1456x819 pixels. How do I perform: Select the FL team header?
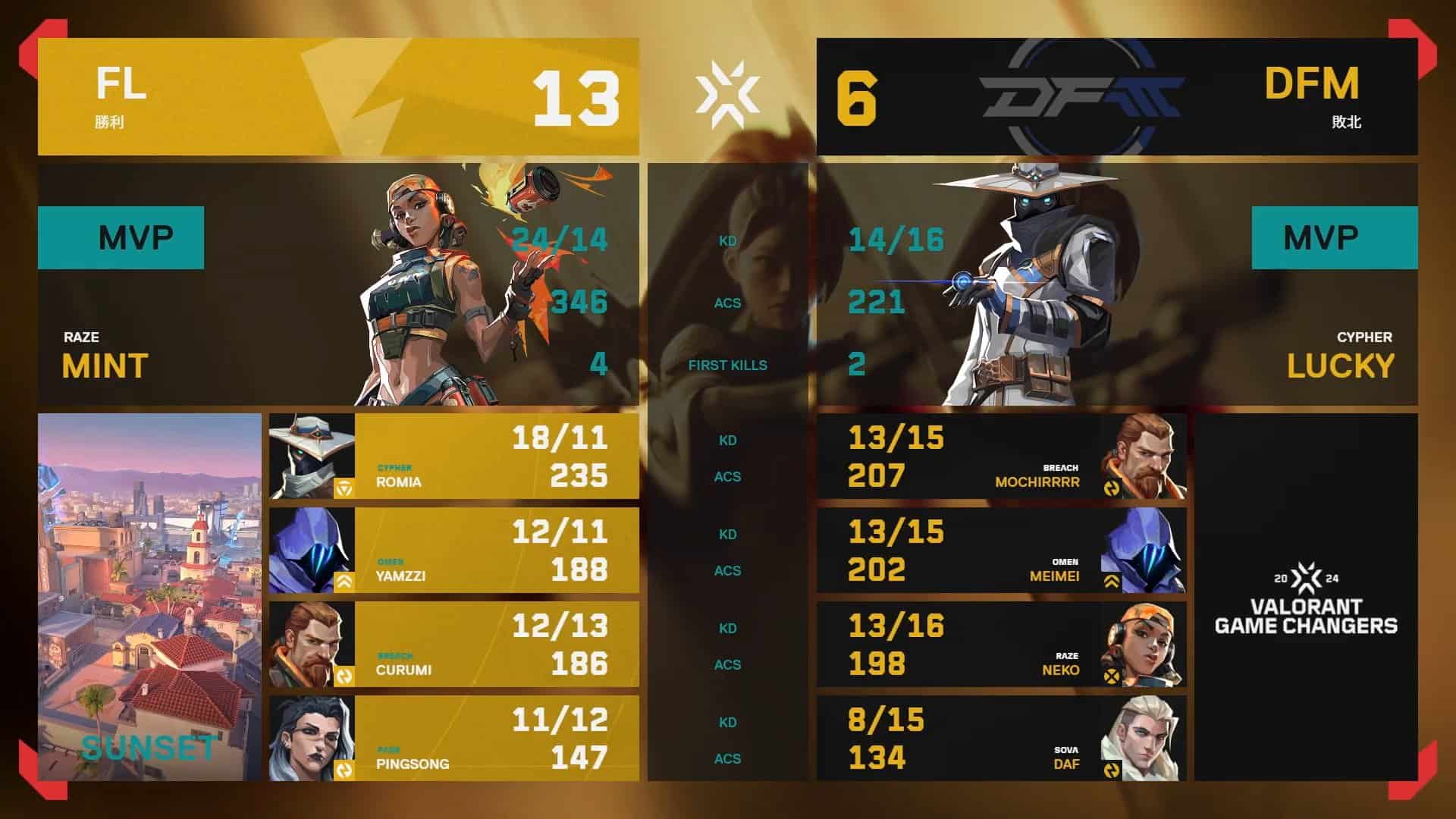pyautogui.click(x=338, y=97)
